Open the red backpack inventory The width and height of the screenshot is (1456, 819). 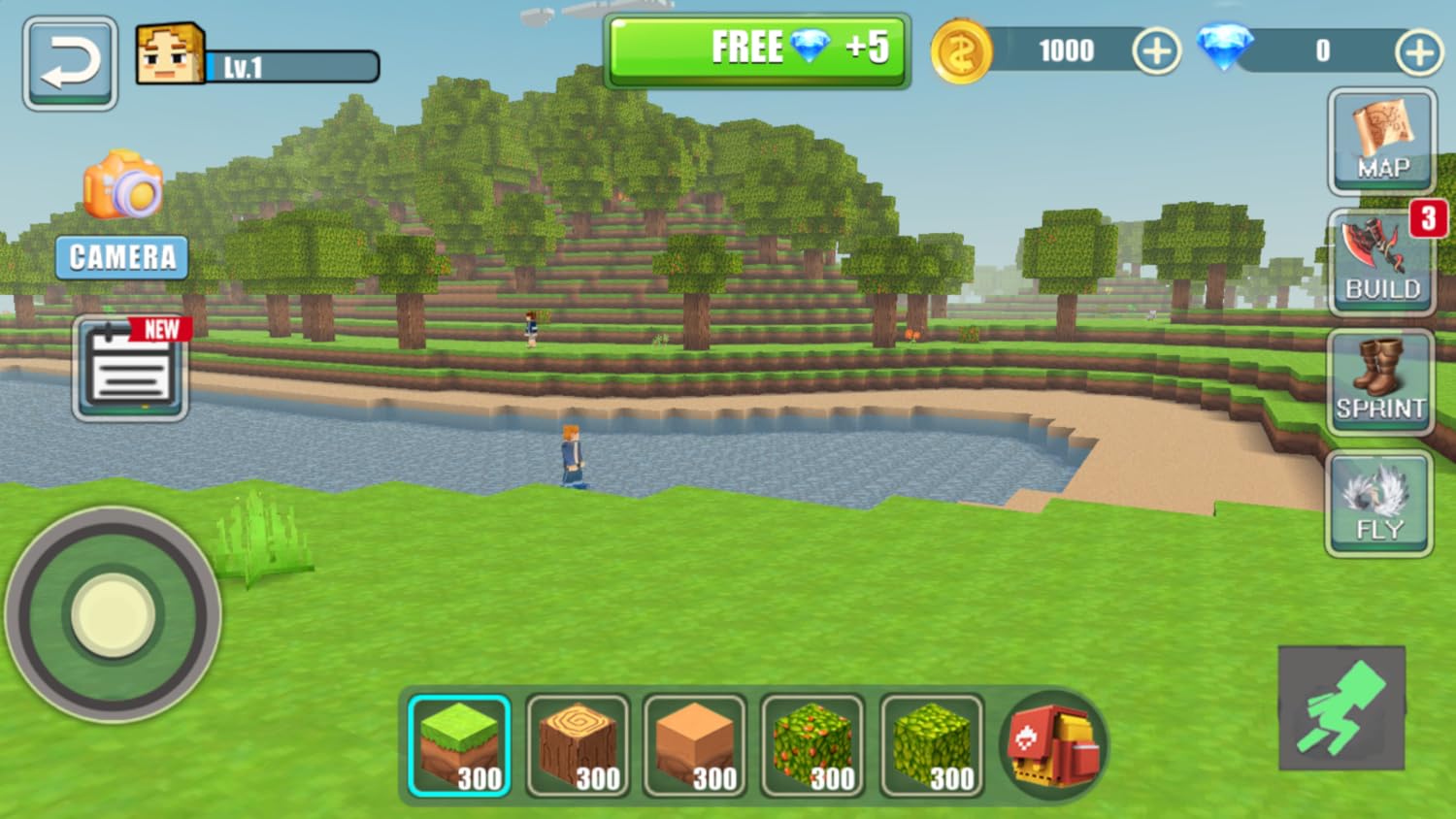1053,745
